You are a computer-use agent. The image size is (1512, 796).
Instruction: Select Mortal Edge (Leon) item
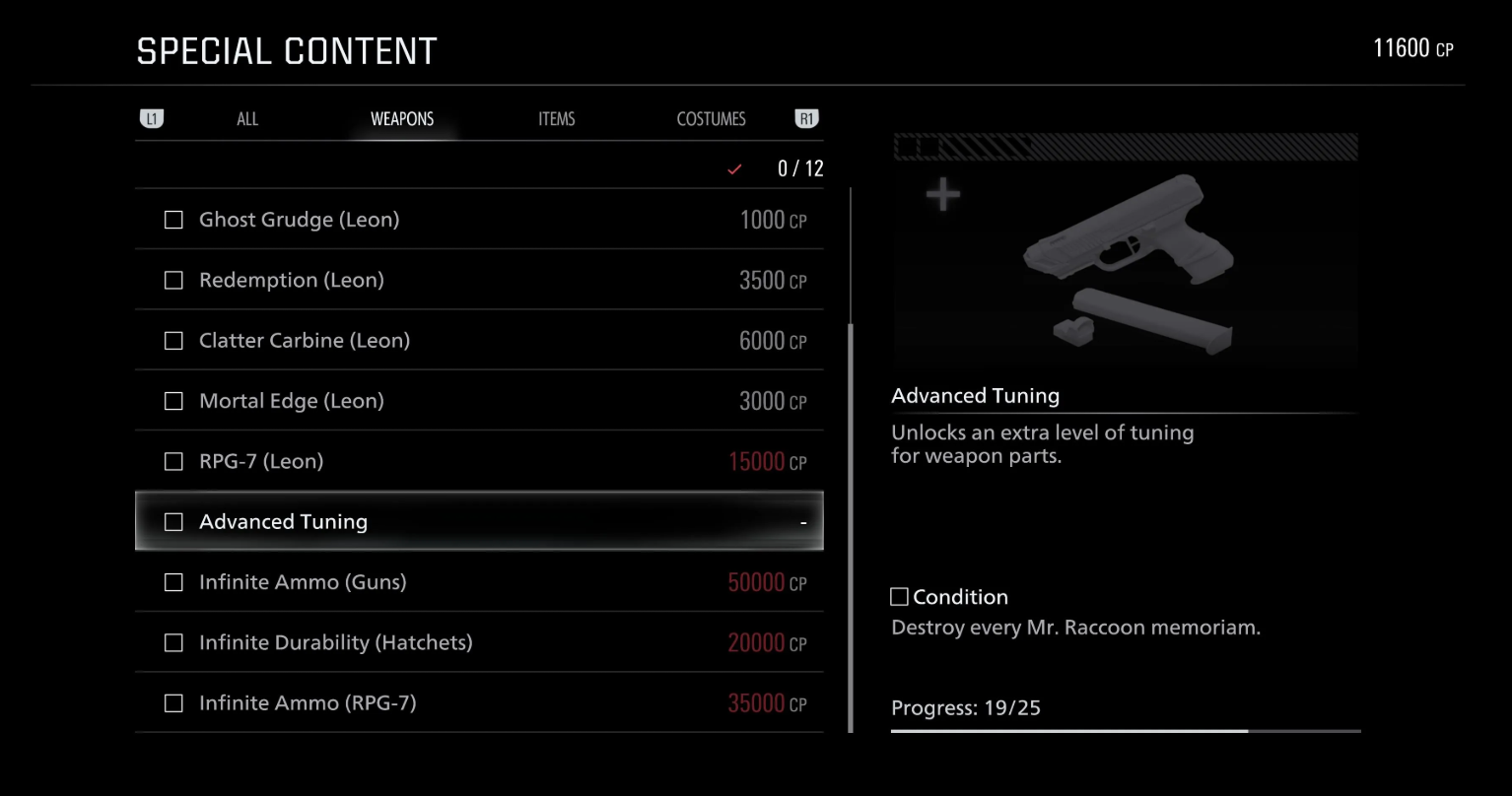click(x=479, y=401)
